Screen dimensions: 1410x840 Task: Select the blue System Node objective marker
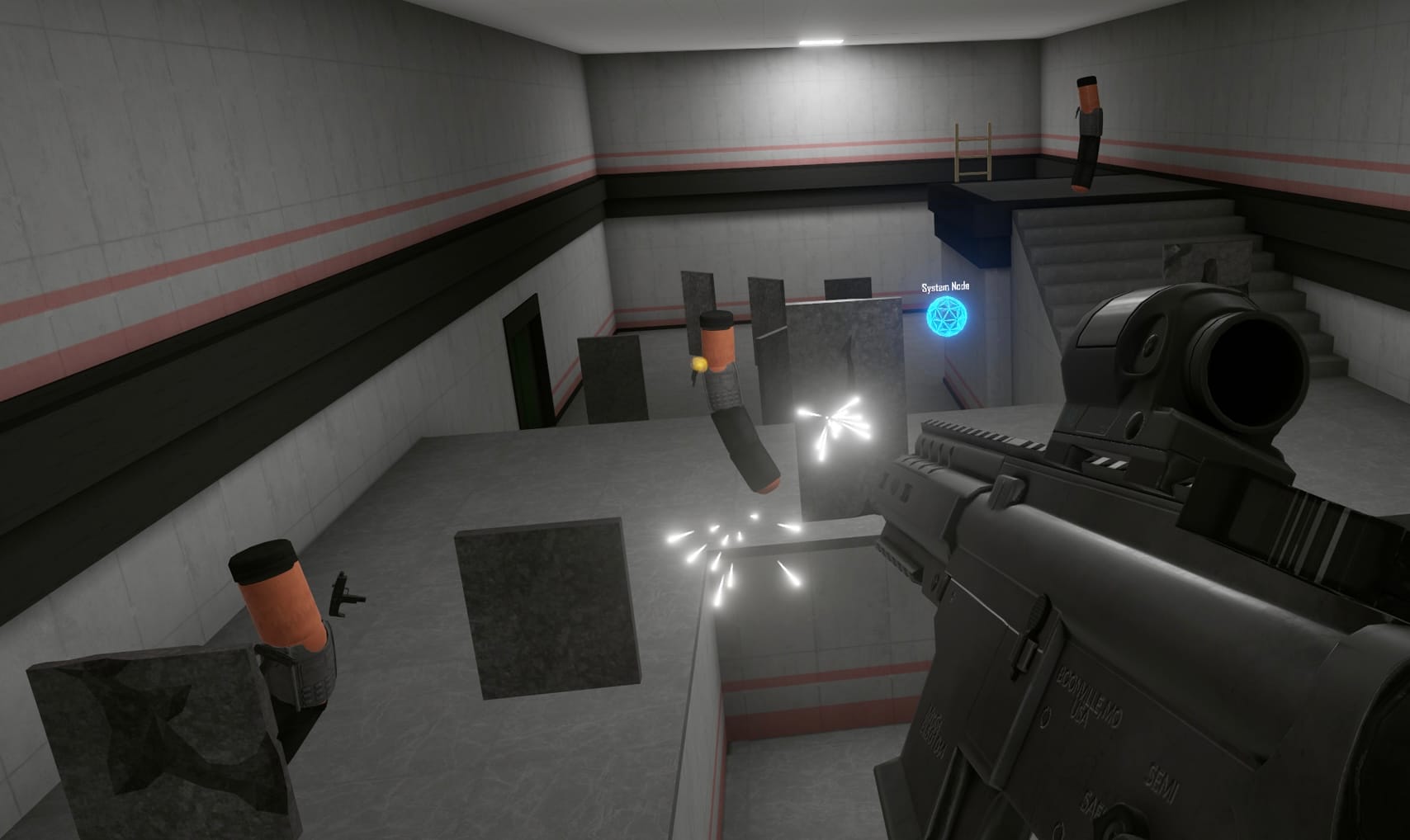tap(946, 314)
